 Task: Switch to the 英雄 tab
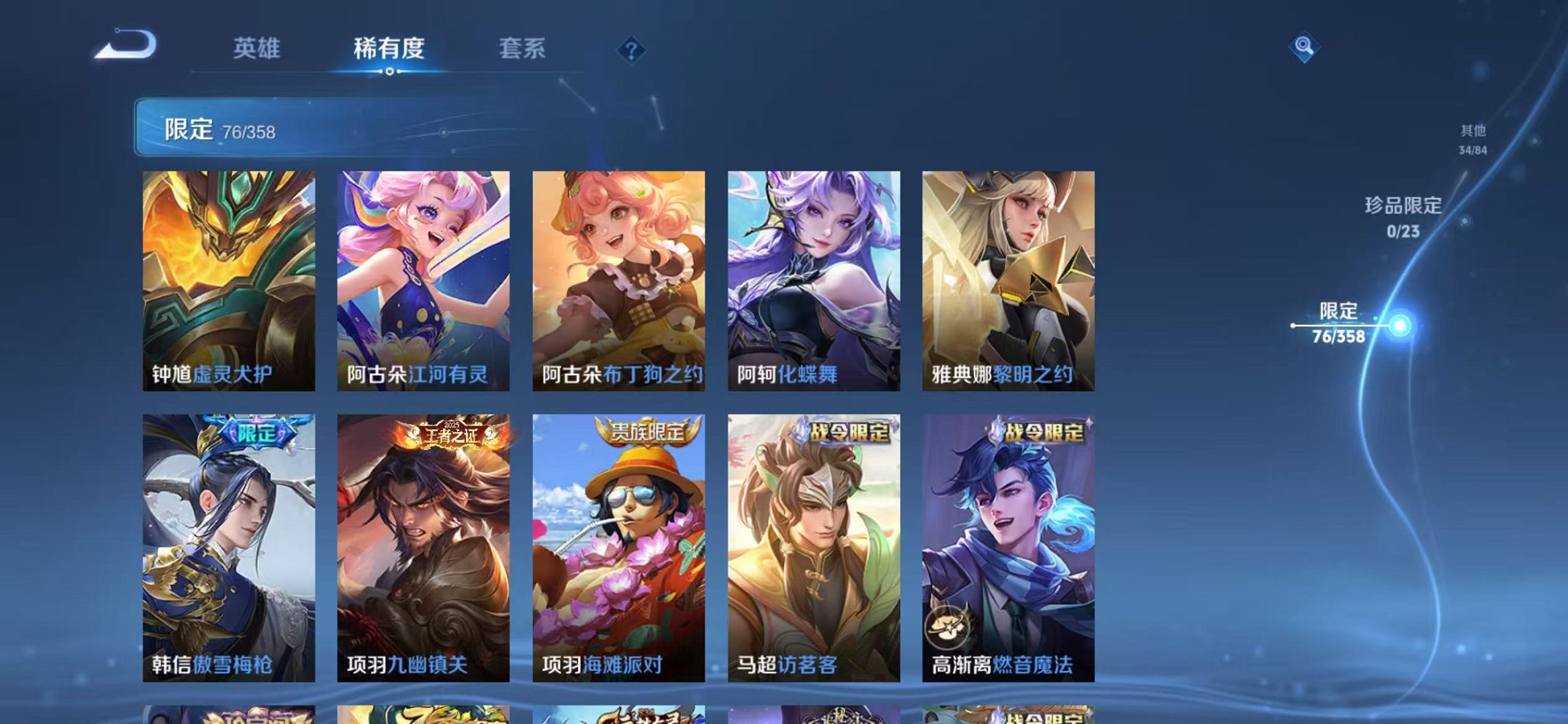click(257, 47)
